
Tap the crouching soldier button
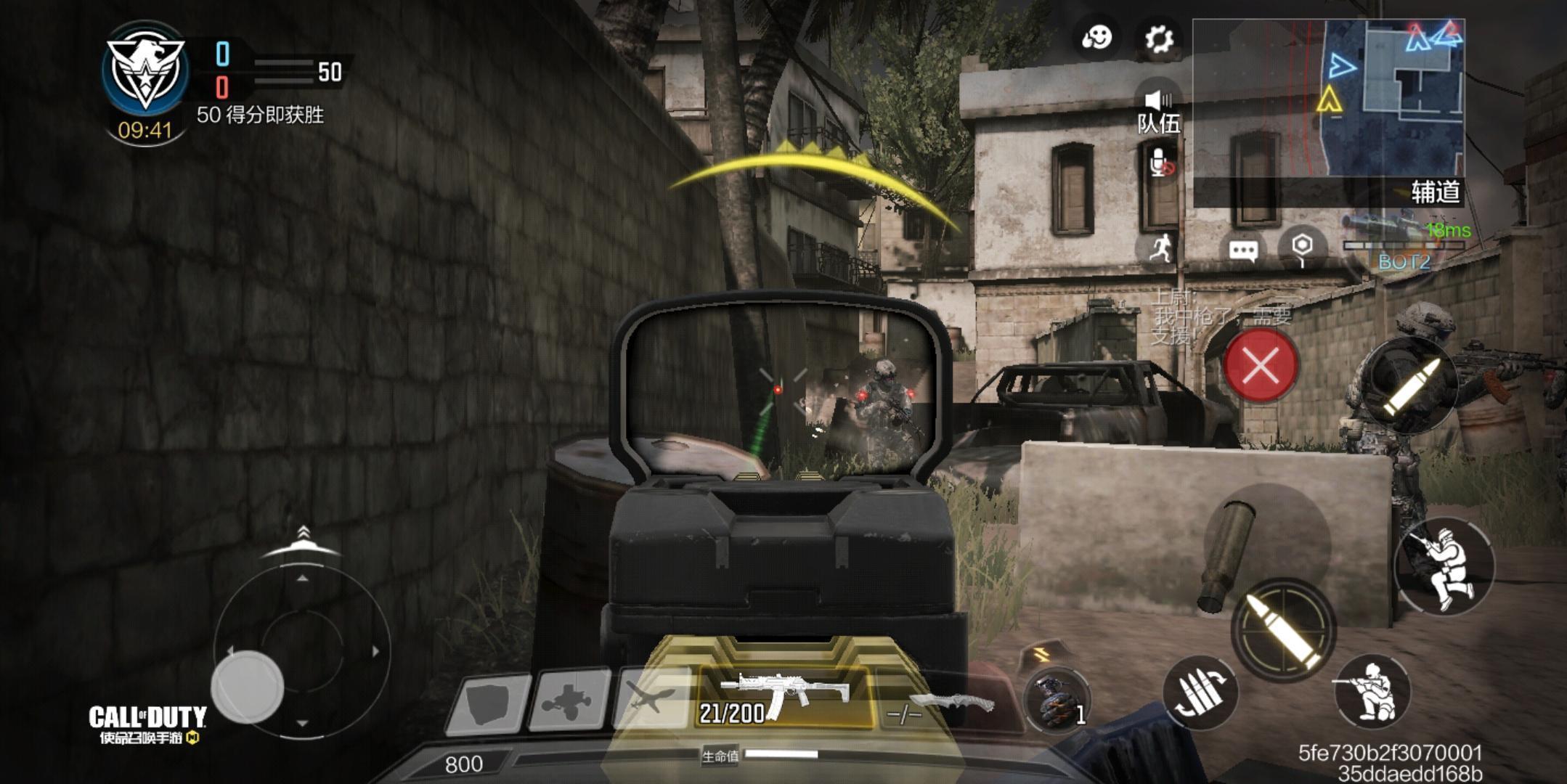pos(1372,690)
